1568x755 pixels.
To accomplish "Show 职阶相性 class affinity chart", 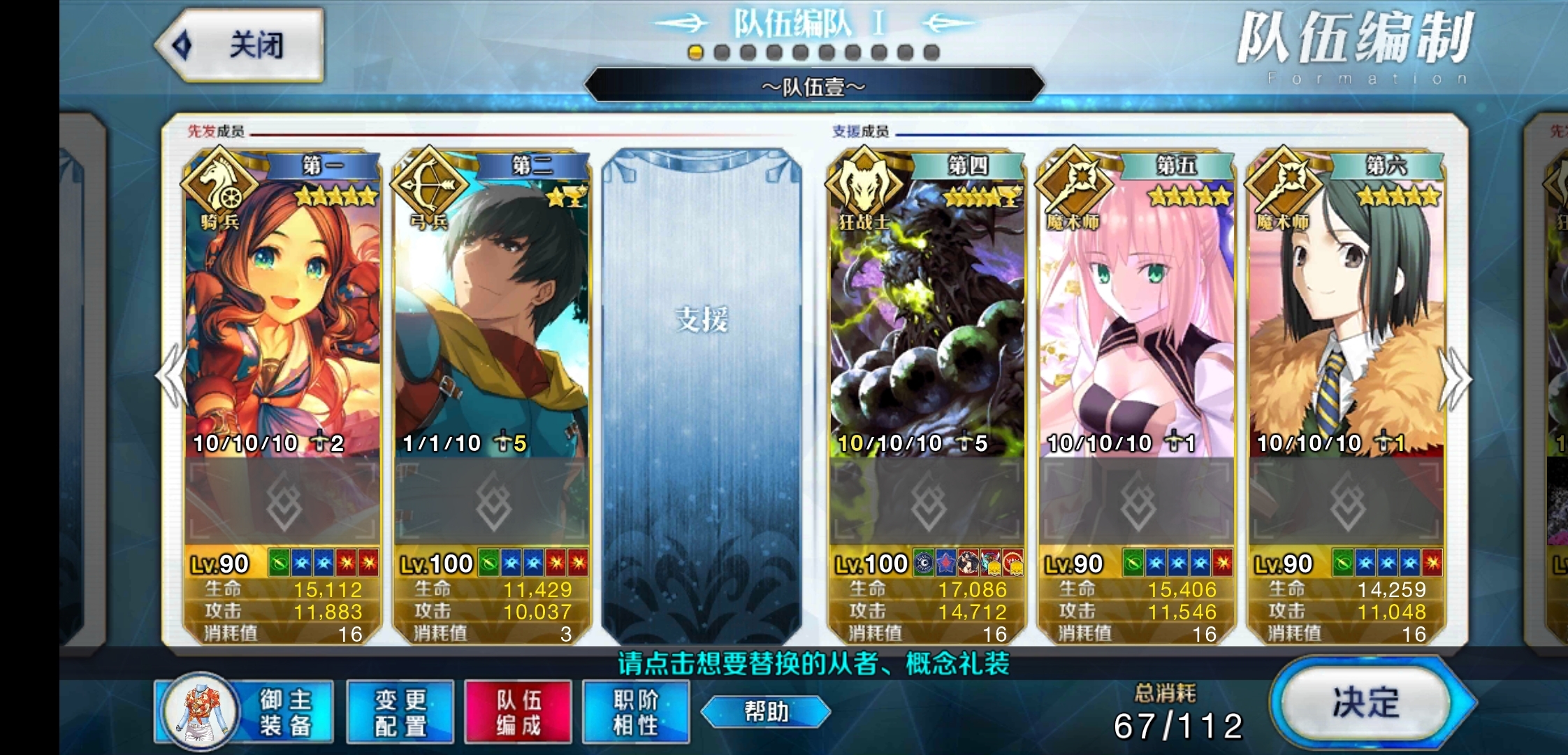I will (x=636, y=712).
